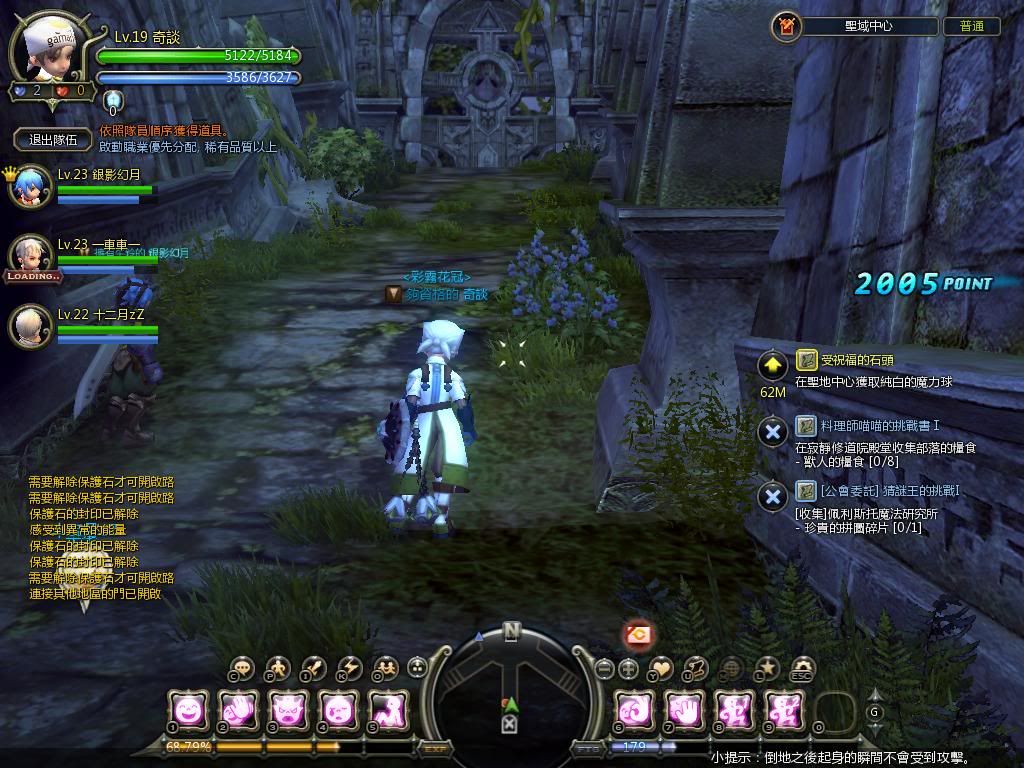Close the 猜謎王的挑戰 quest tracker
This screenshot has width=1024, height=768.
tap(772, 495)
